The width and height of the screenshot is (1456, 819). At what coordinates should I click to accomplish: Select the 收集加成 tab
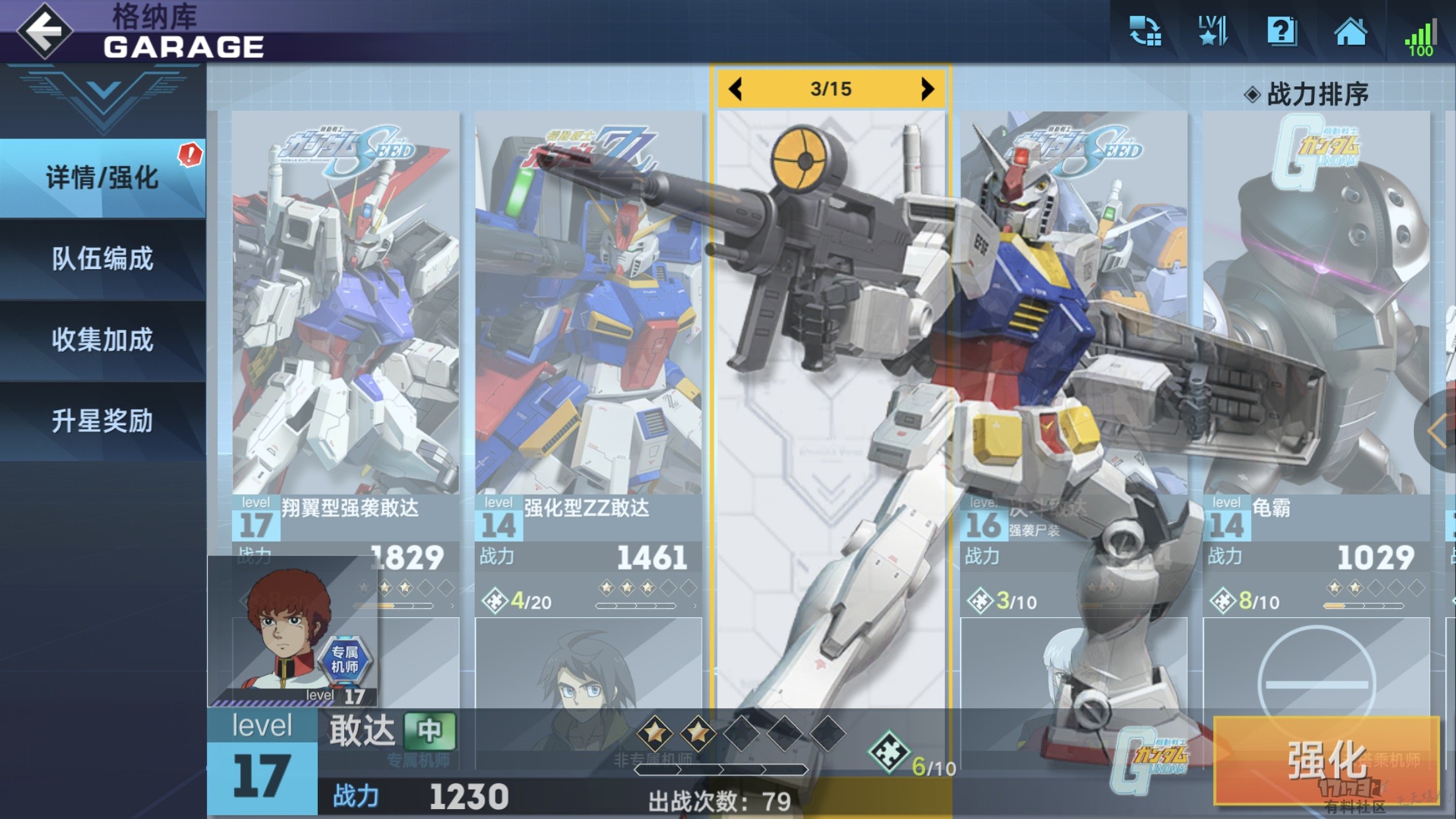102,340
